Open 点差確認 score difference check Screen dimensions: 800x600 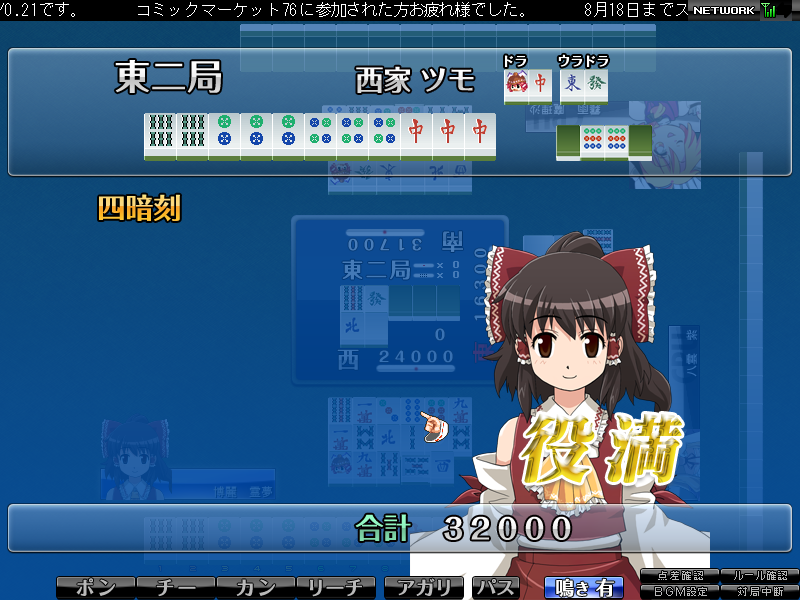point(681,576)
